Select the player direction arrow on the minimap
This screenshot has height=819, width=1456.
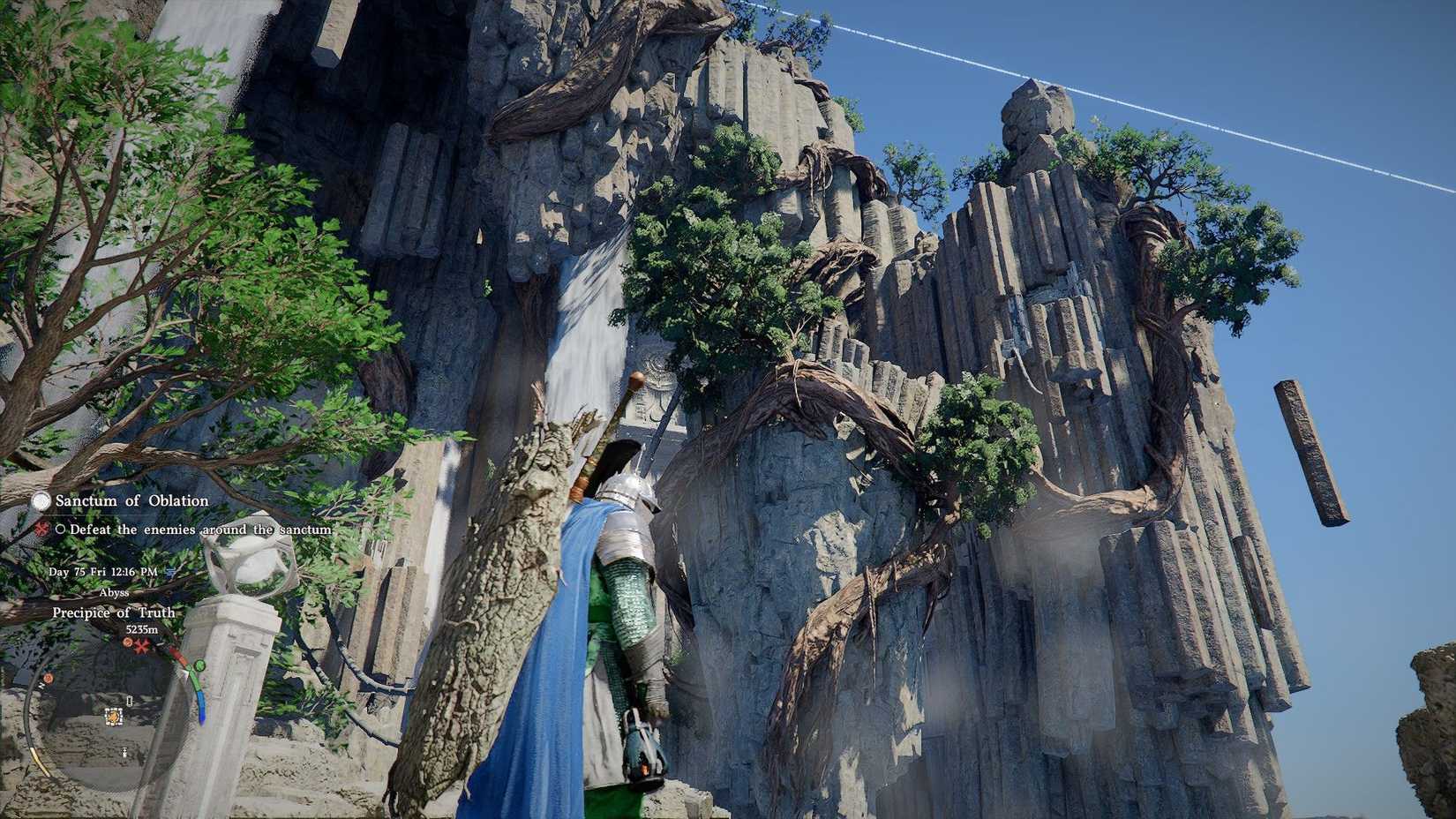187,672
